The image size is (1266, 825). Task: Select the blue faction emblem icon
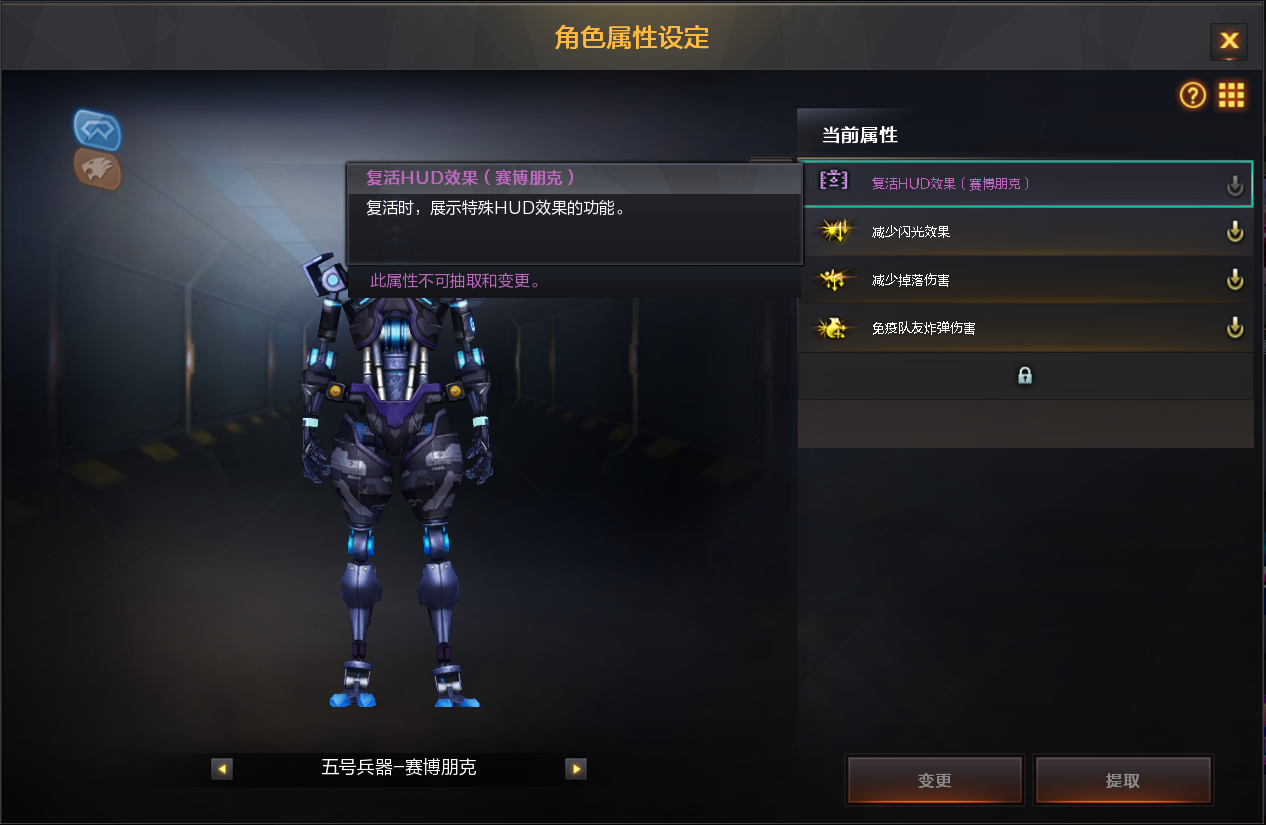tap(97, 130)
